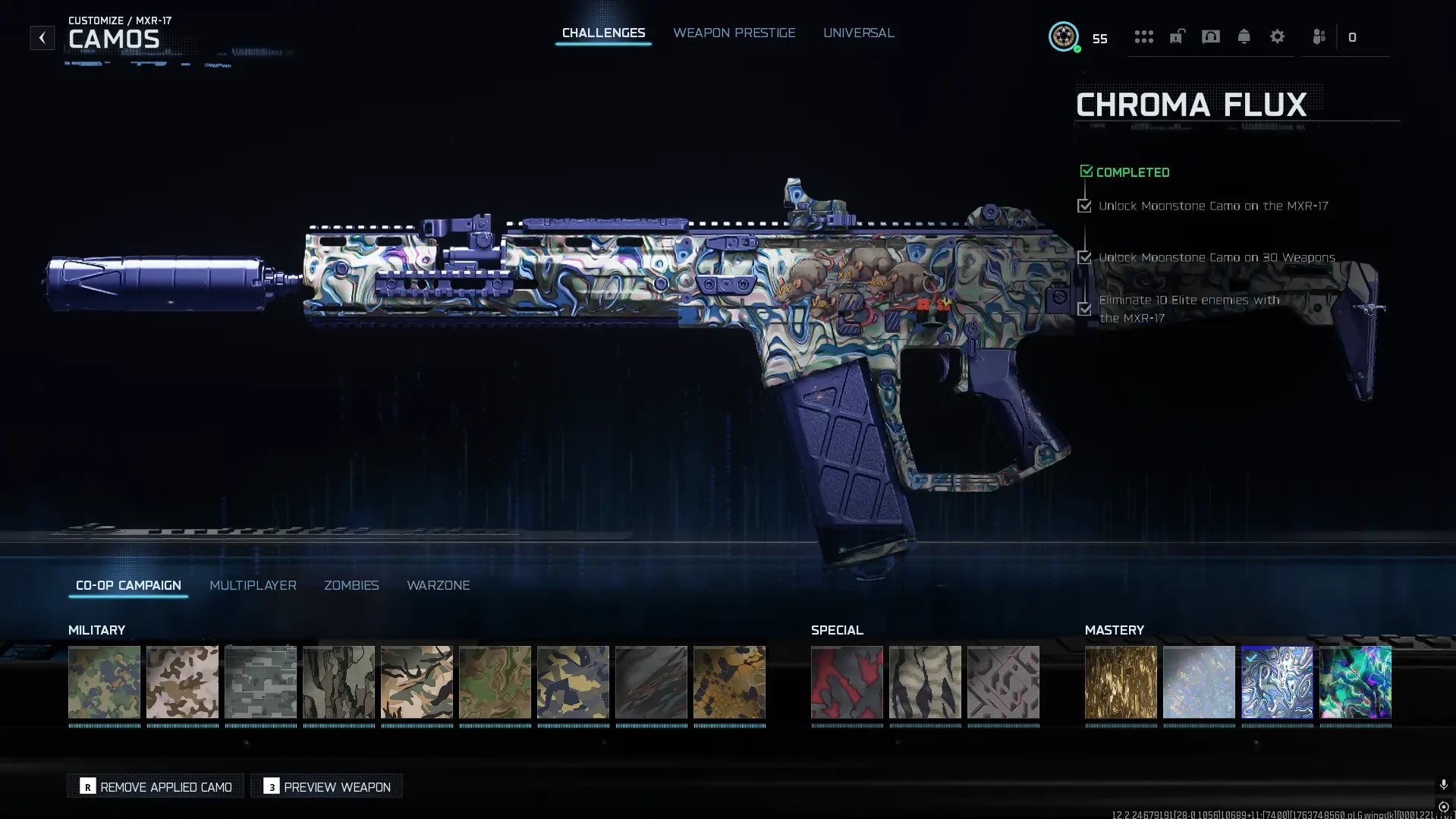Switch to Multiplayer camo category
The image size is (1456, 819).
pyautogui.click(x=253, y=585)
